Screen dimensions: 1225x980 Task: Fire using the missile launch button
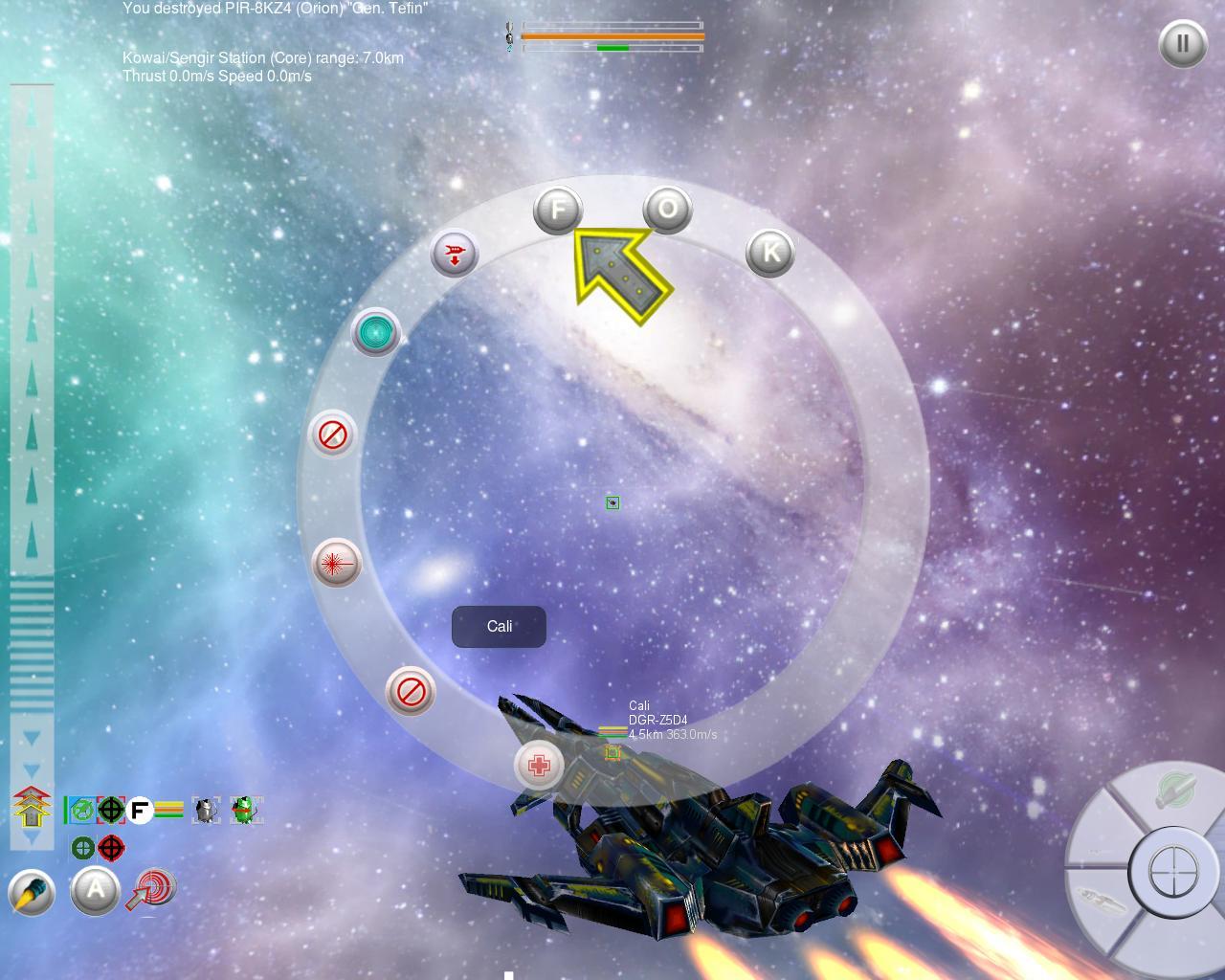32,893
